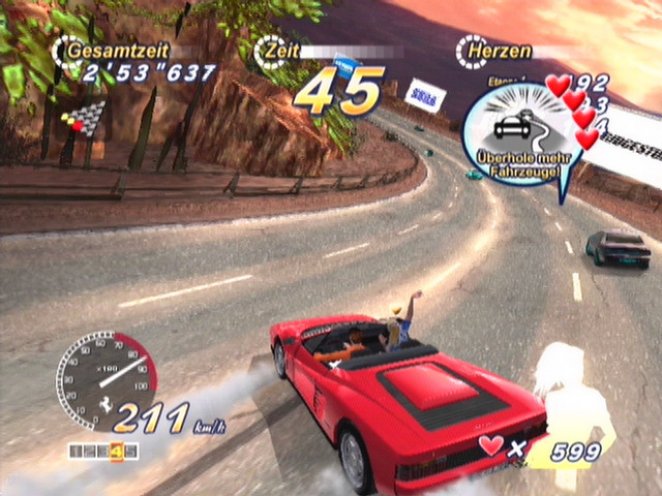Image resolution: width=662 pixels, height=496 pixels.
Task: Select the checkered flag route progress icon
Action: click(85, 117)
